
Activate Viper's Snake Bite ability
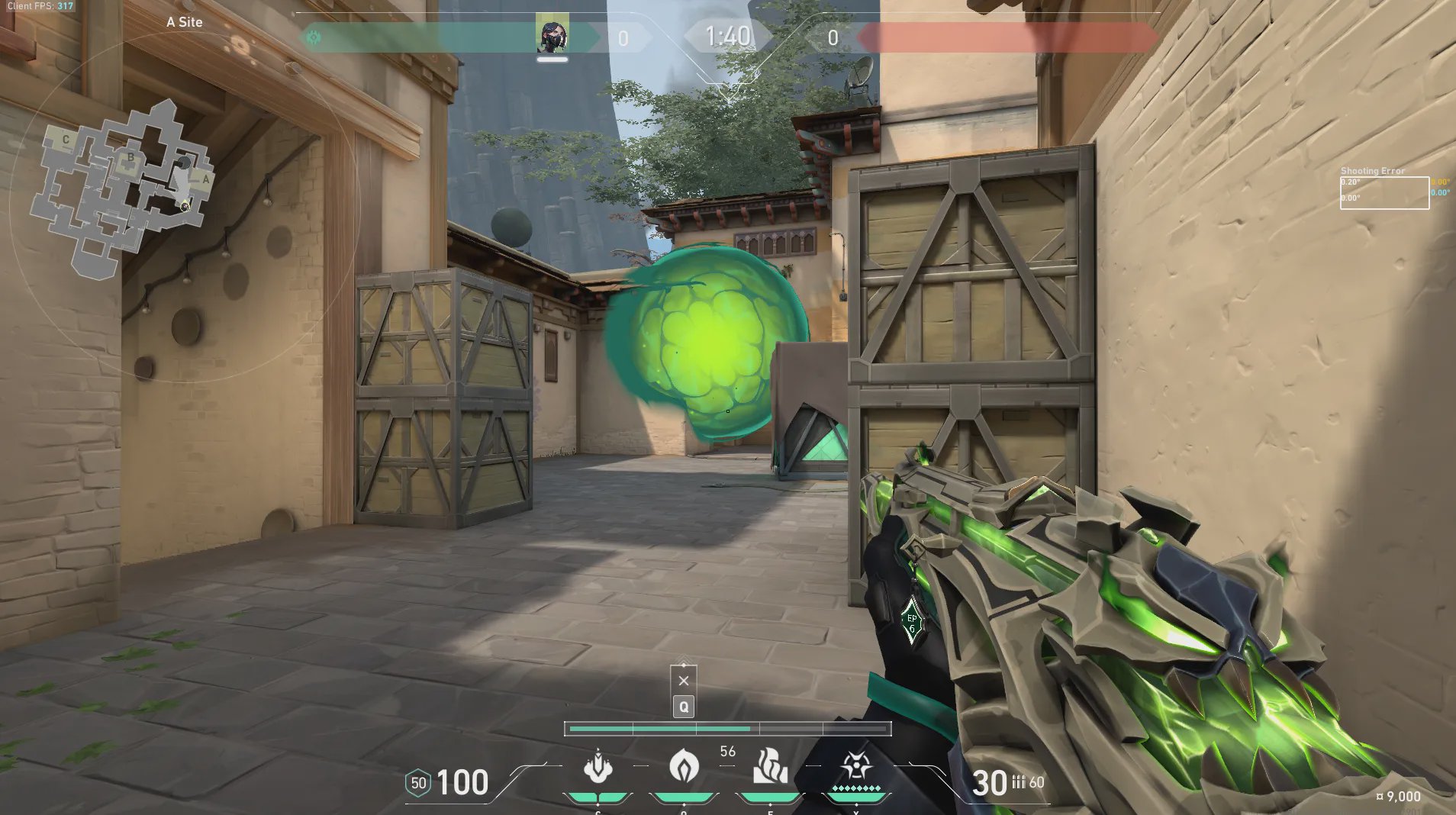click(x=598, y=766)
